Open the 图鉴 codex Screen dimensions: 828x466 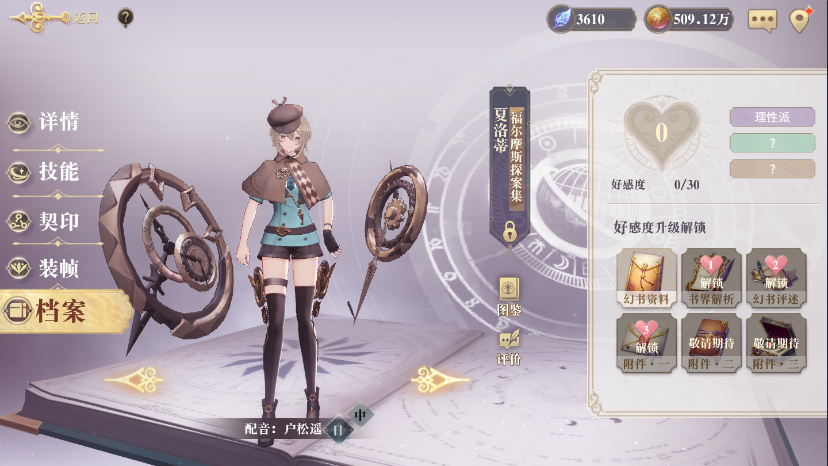point(509,296)
